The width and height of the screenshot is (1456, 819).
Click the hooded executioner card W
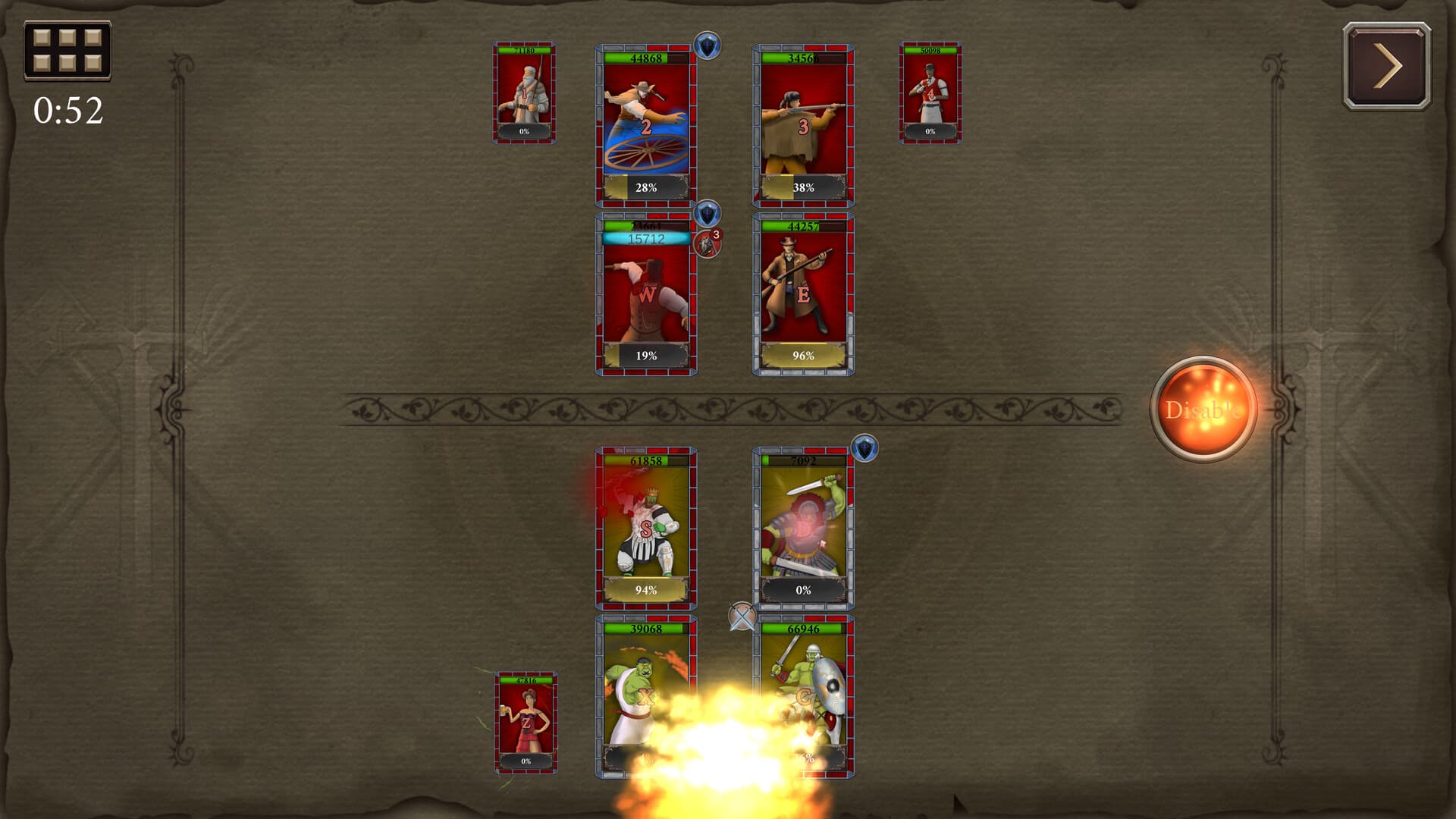coord(645,296)
